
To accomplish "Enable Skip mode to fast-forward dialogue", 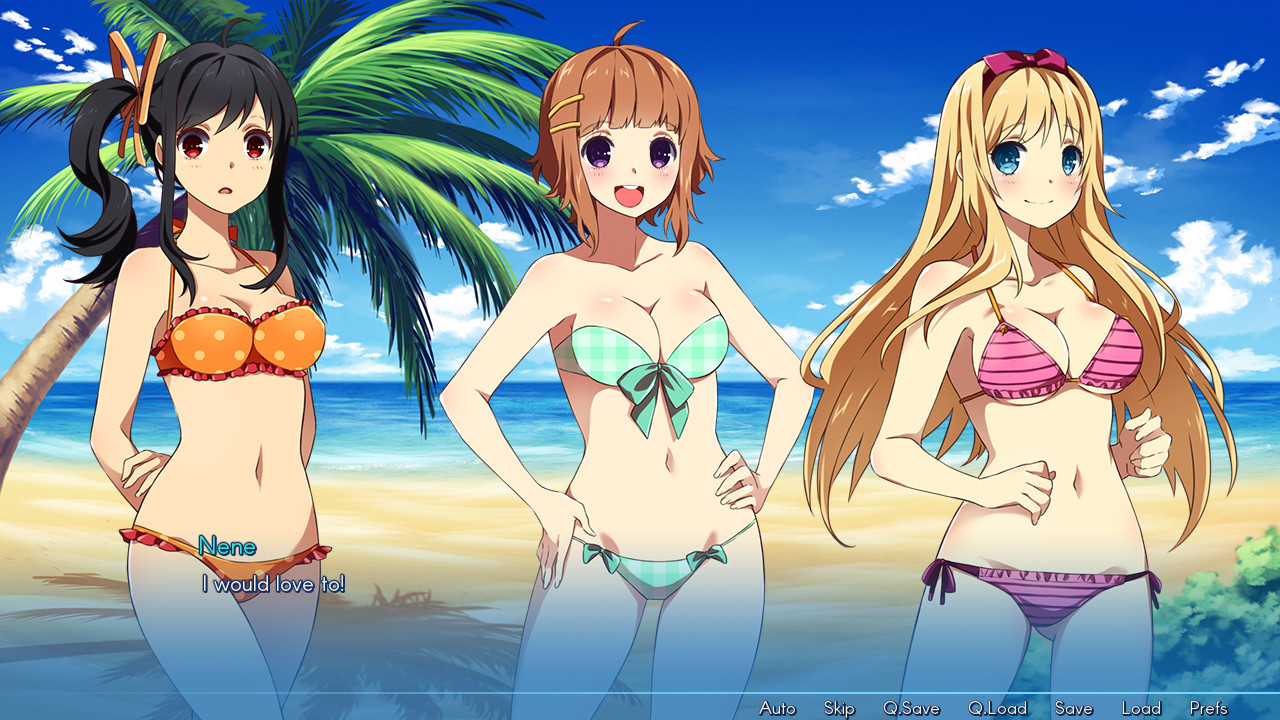I will pyautogui.click(x=838, y=706).
